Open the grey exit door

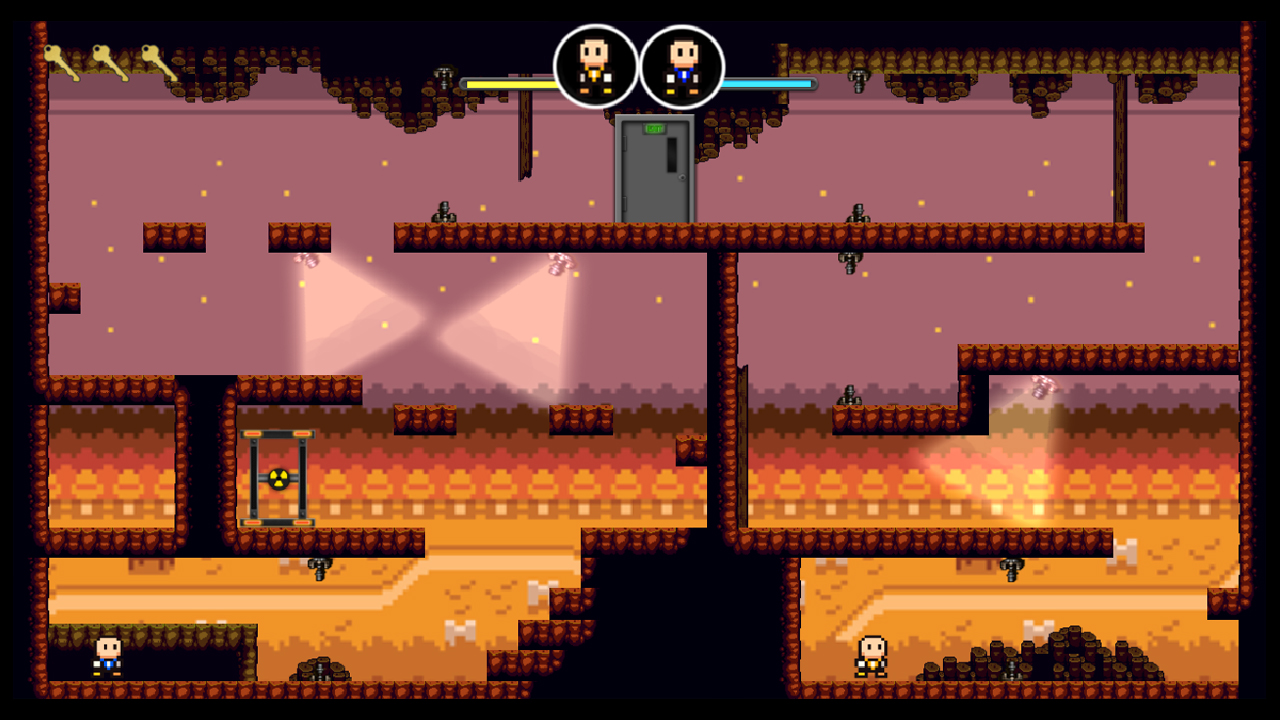[652, 170]
